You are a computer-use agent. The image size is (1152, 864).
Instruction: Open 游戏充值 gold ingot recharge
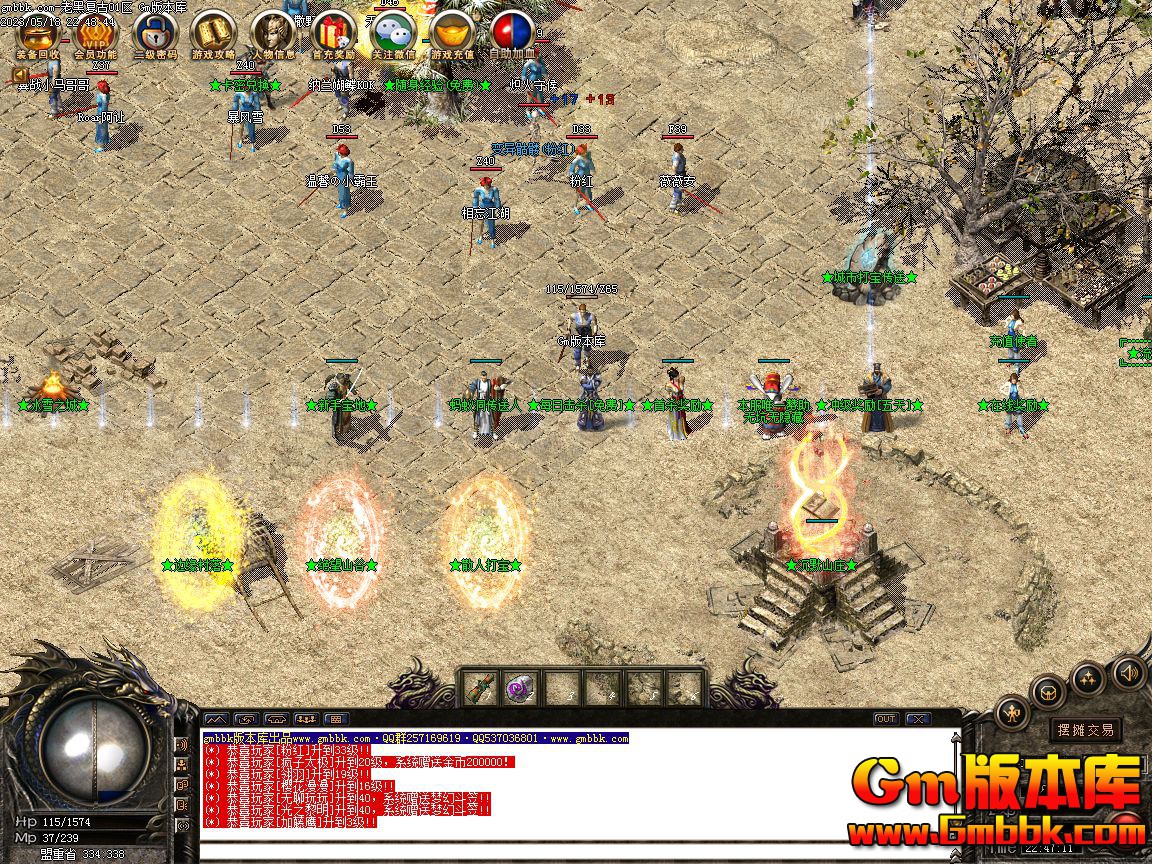[x=452, y=32]
